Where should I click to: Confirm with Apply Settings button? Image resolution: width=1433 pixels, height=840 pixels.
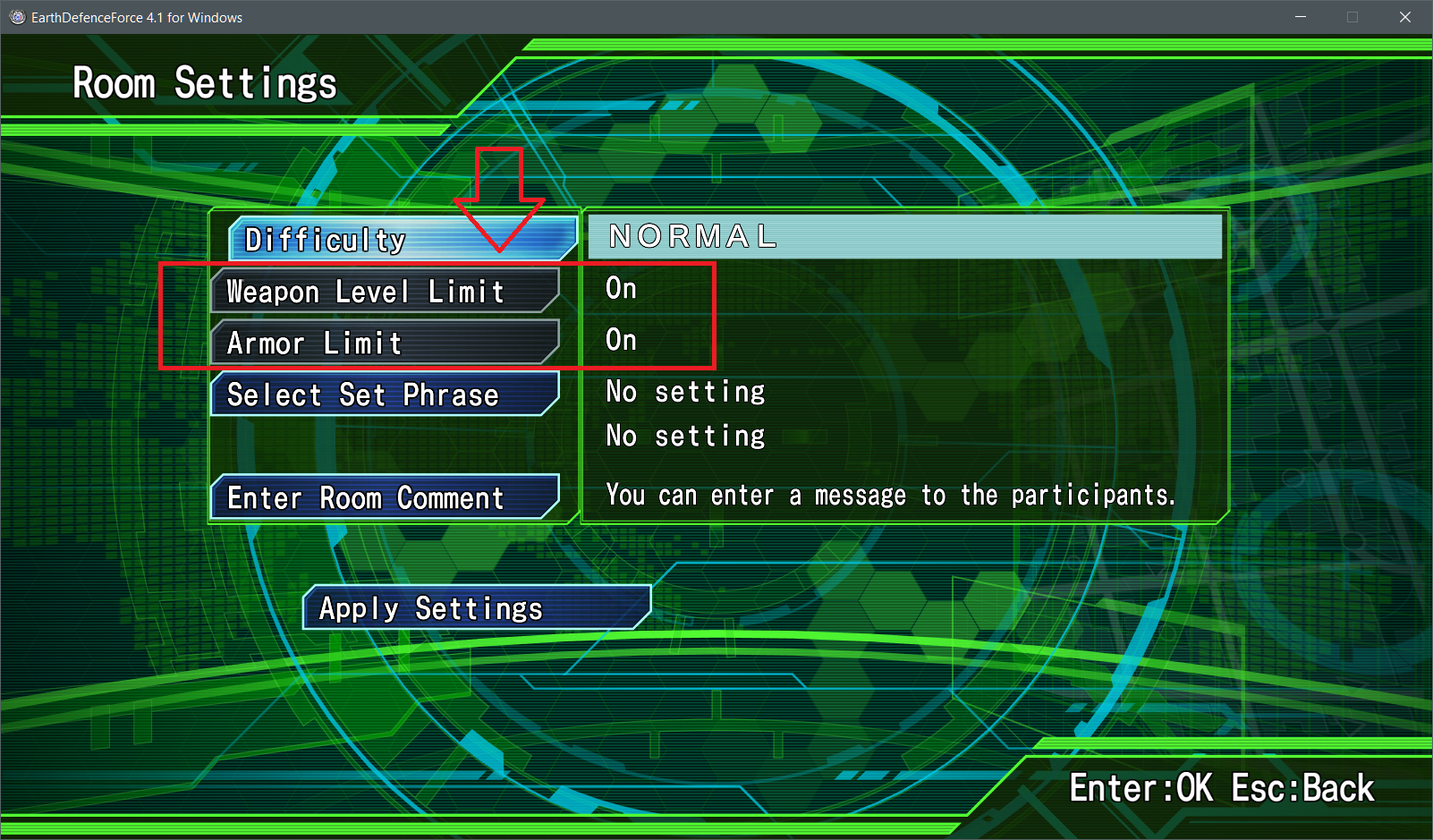(x=476, y=608)
